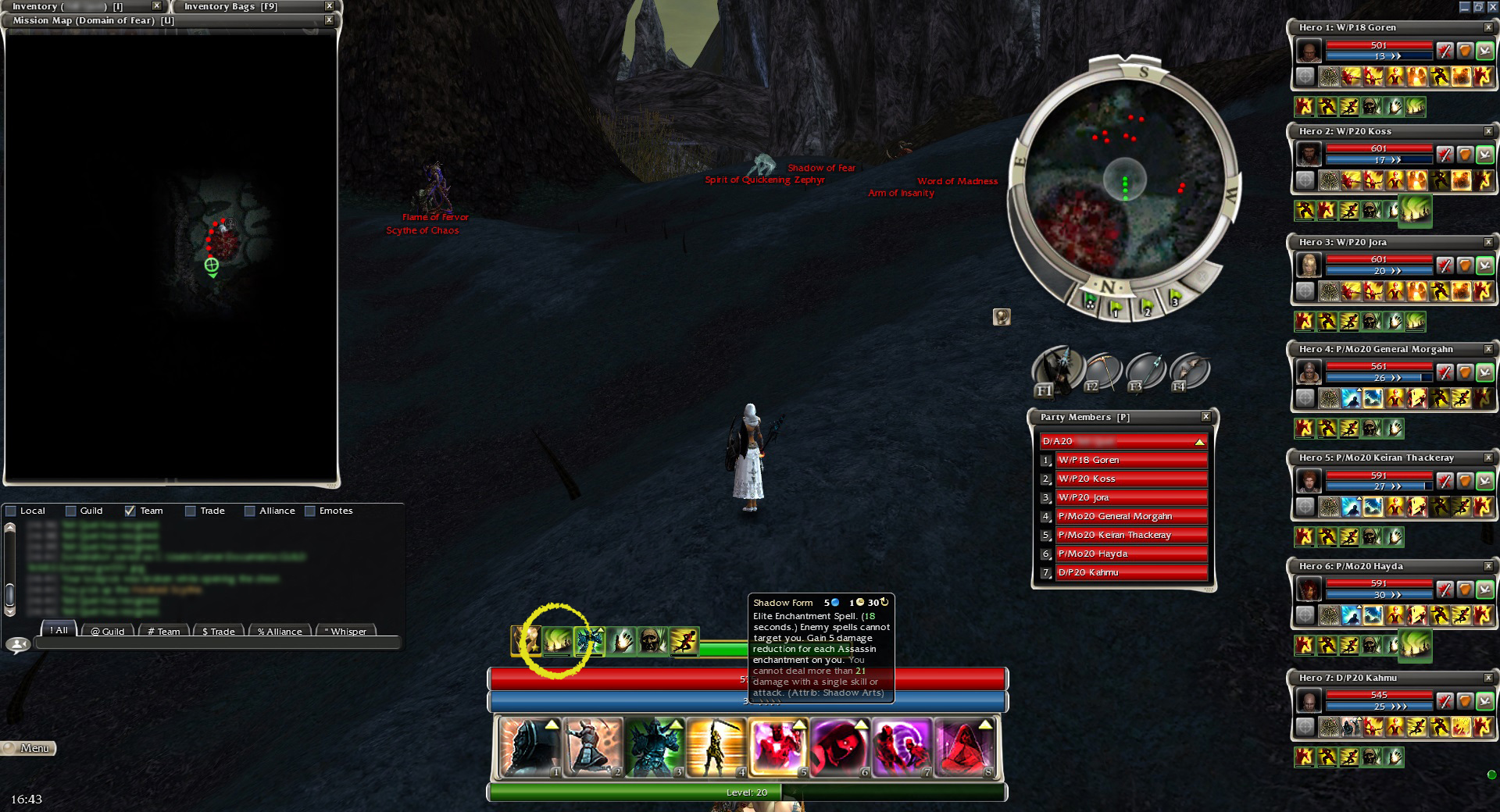Close the Party Members window
1500x812 pixels.
tap(1205, 417)
